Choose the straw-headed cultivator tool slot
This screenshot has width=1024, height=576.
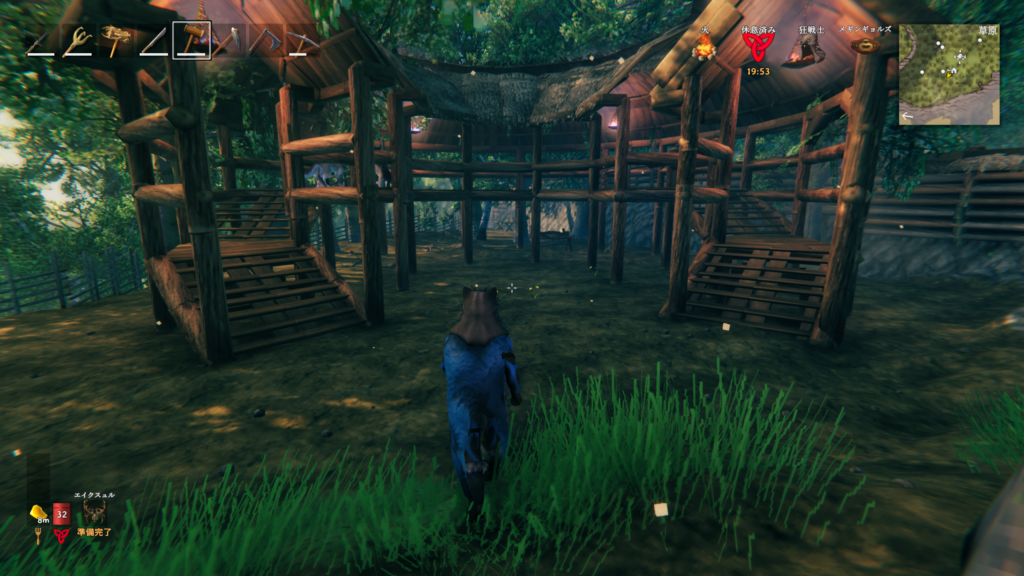coord(116,41)
